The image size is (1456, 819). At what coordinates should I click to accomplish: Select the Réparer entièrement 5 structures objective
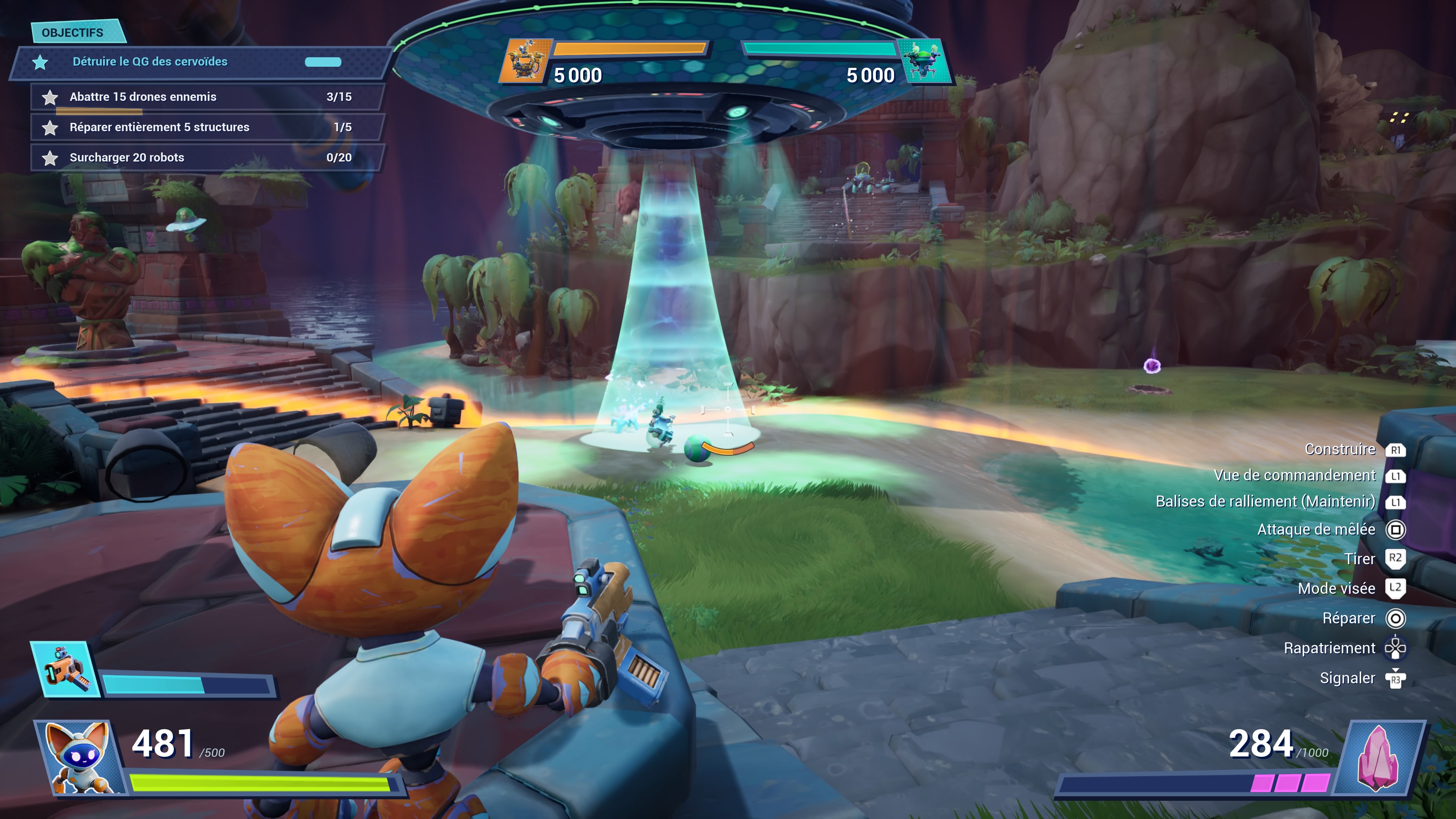tap(159, 127)
